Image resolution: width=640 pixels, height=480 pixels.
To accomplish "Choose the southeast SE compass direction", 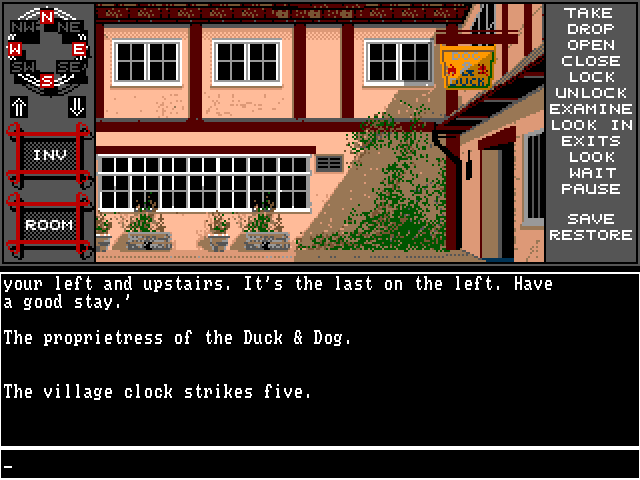I will pos(72,68).
